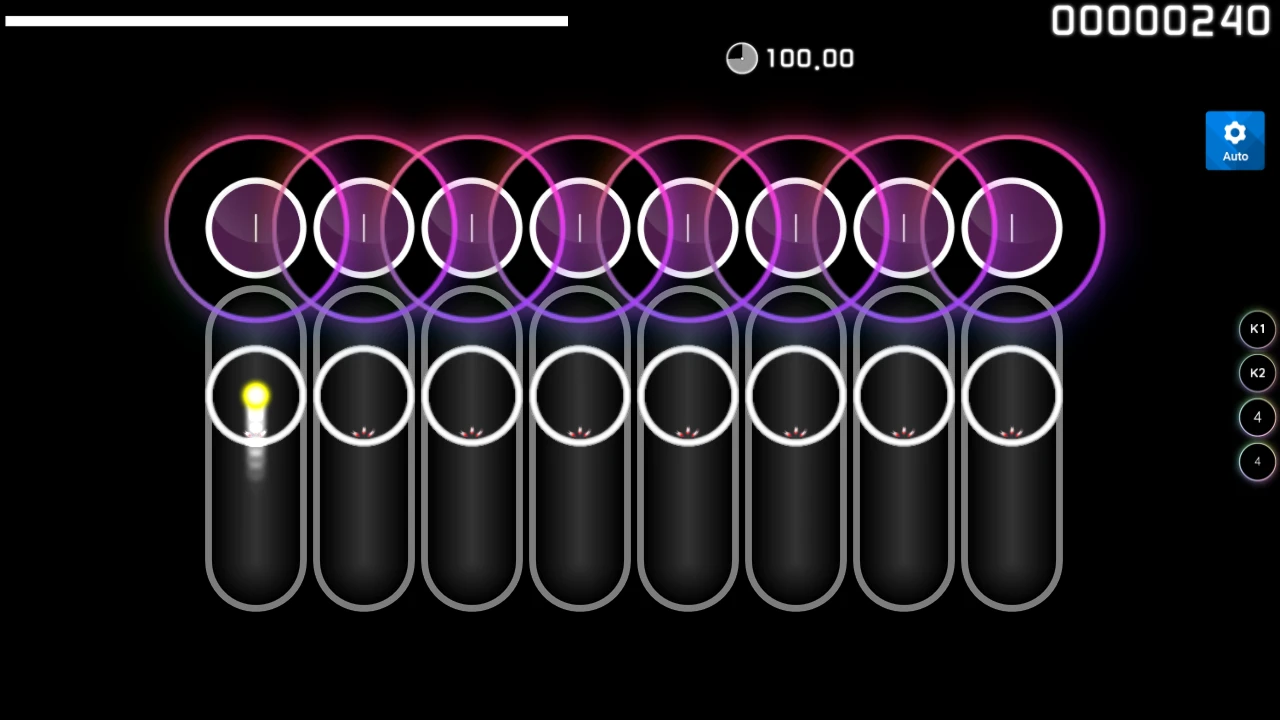Screen dimensions: 1280x720
Task: Tap the seventh lane column area
Action: [x=903, y=500]
